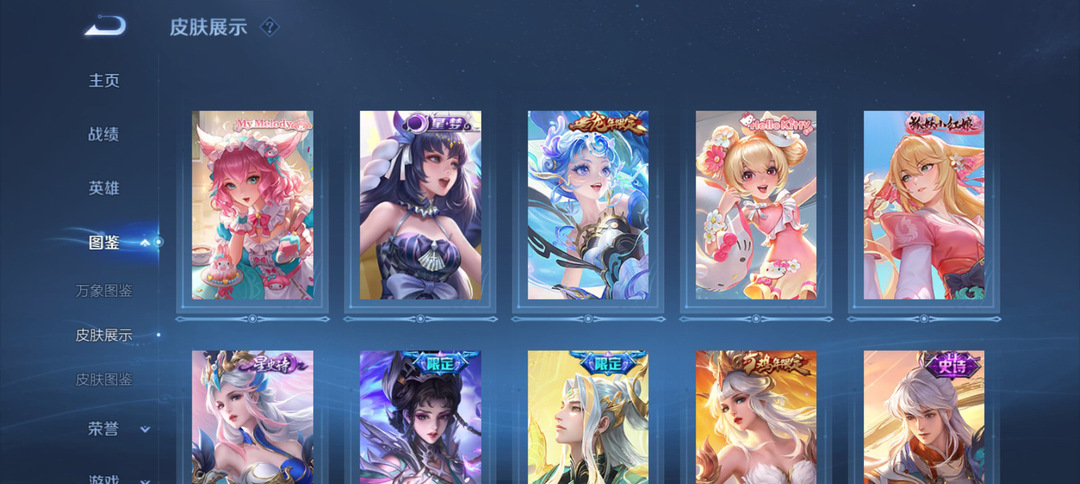Open the help question mark icon
This screenshot has width=1080, height=484.
click(269, 27)
